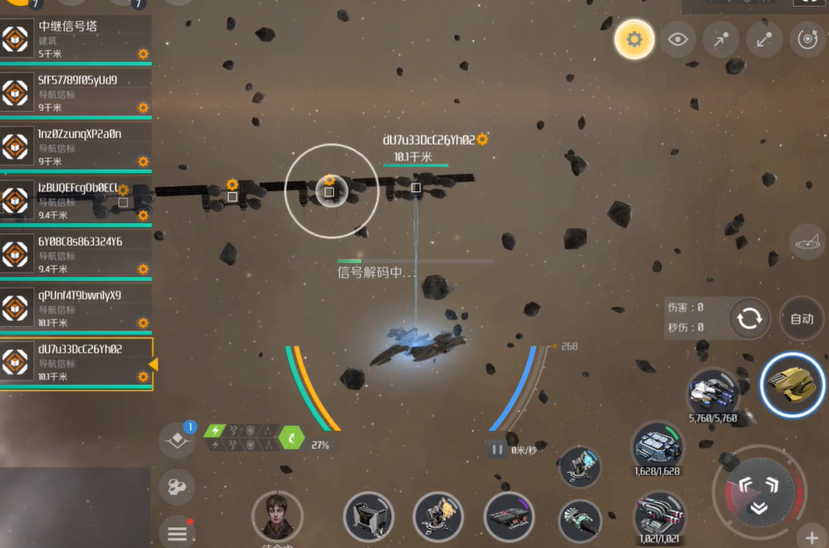
Task: Open the hamburger main menu
Action: pos(177,532)
